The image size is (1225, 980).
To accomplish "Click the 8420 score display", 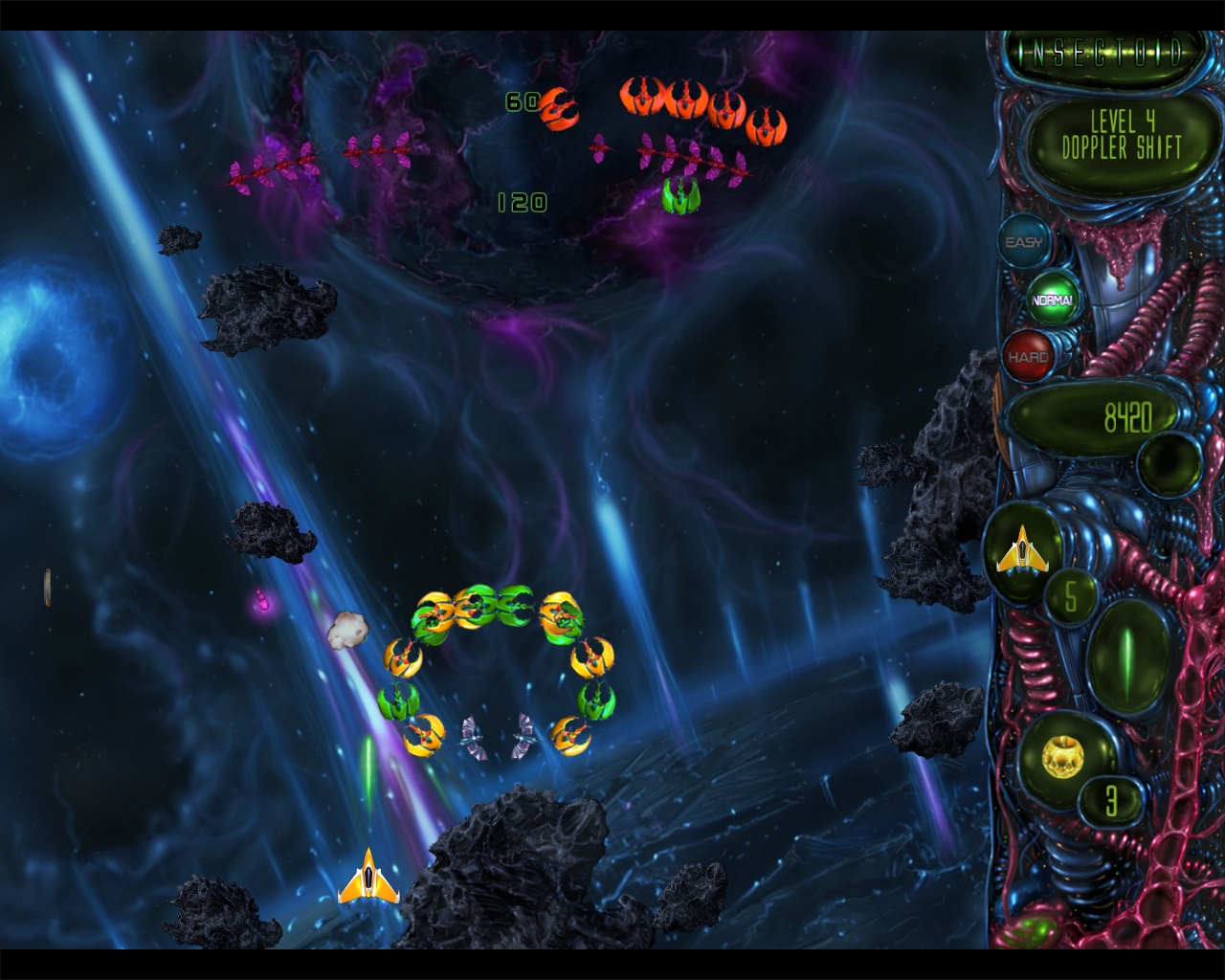I will point(1129,414).
